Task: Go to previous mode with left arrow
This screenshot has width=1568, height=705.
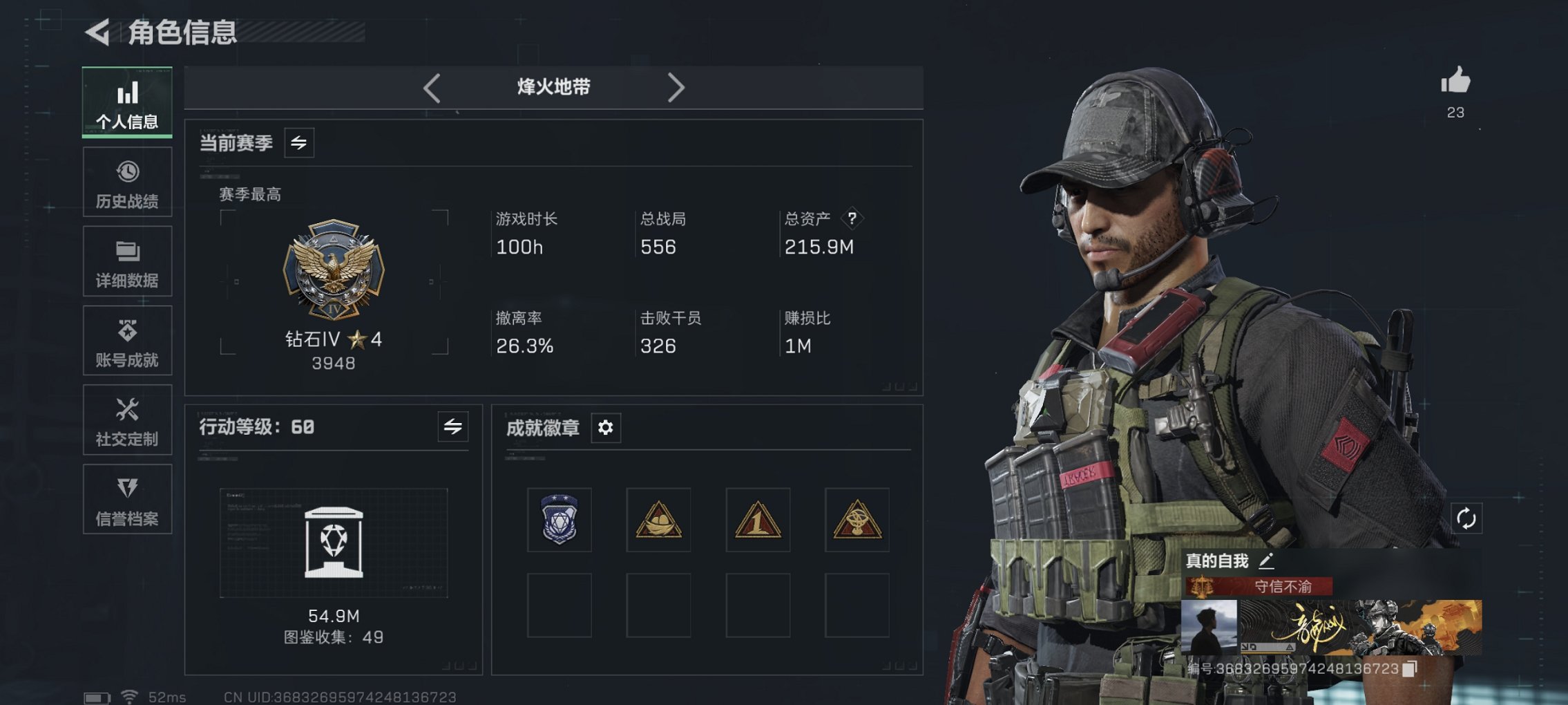Action: point(432,87)
